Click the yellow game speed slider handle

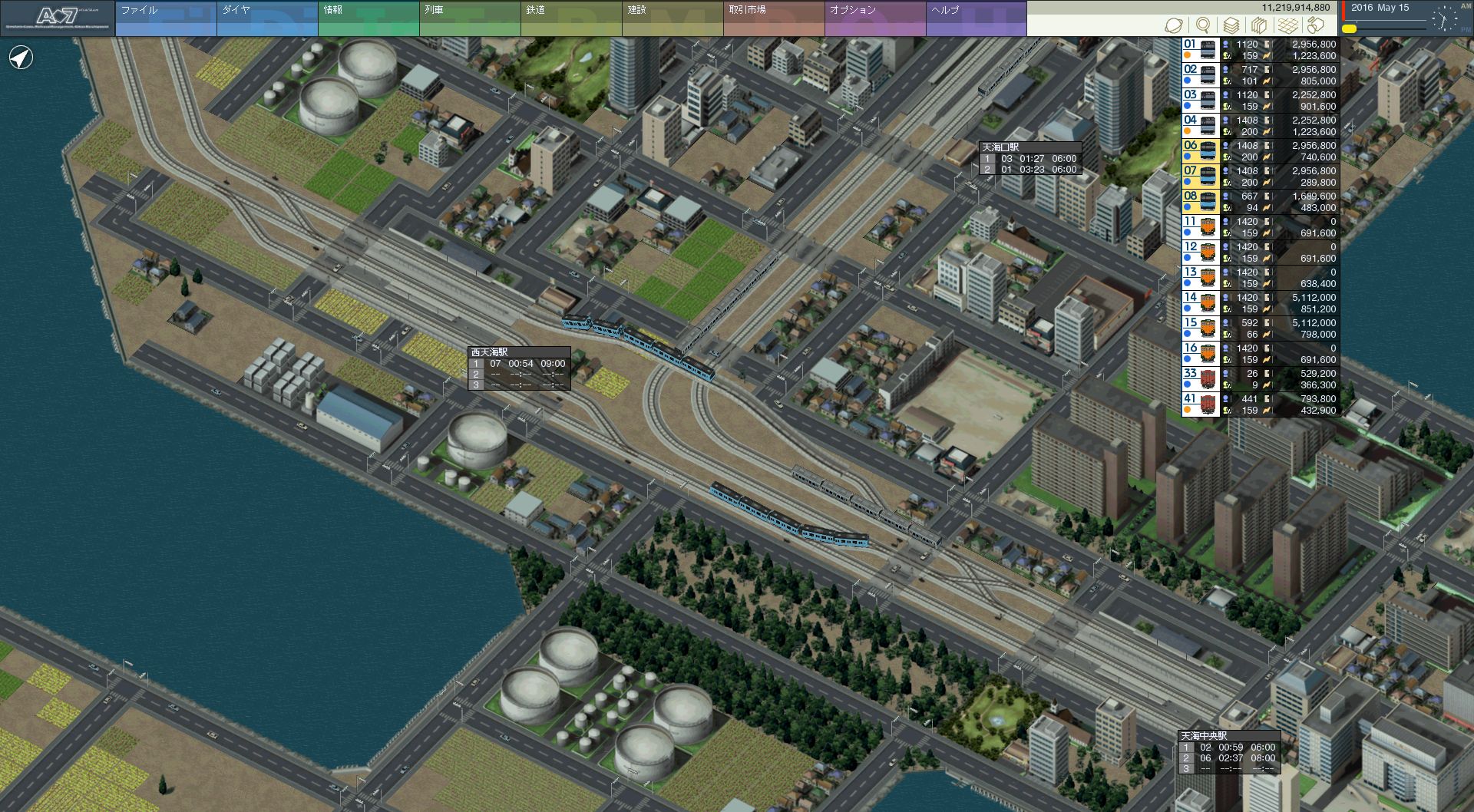point(1349,28)
